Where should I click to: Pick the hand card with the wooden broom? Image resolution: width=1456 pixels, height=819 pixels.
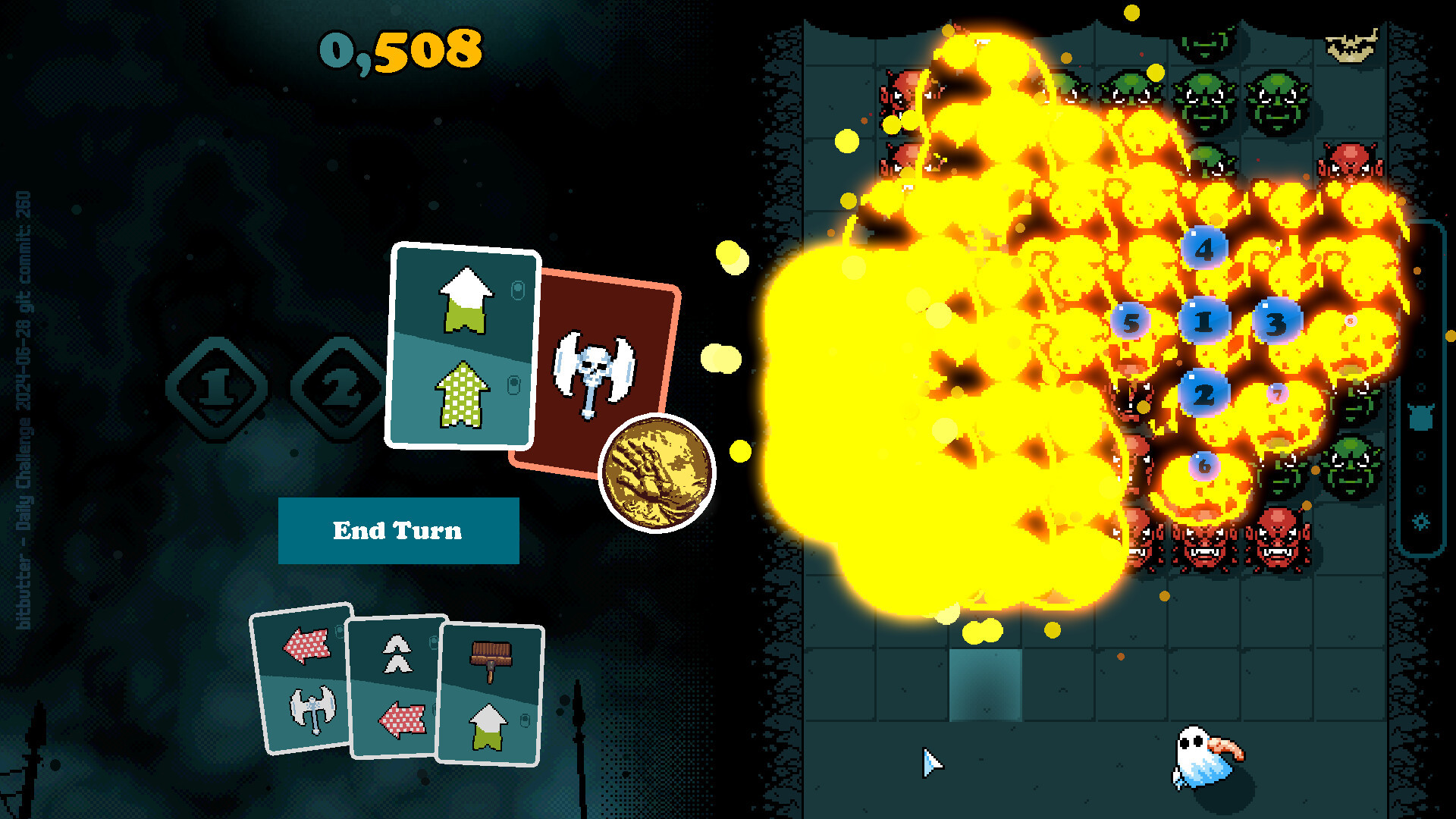[x=491, y=694]
